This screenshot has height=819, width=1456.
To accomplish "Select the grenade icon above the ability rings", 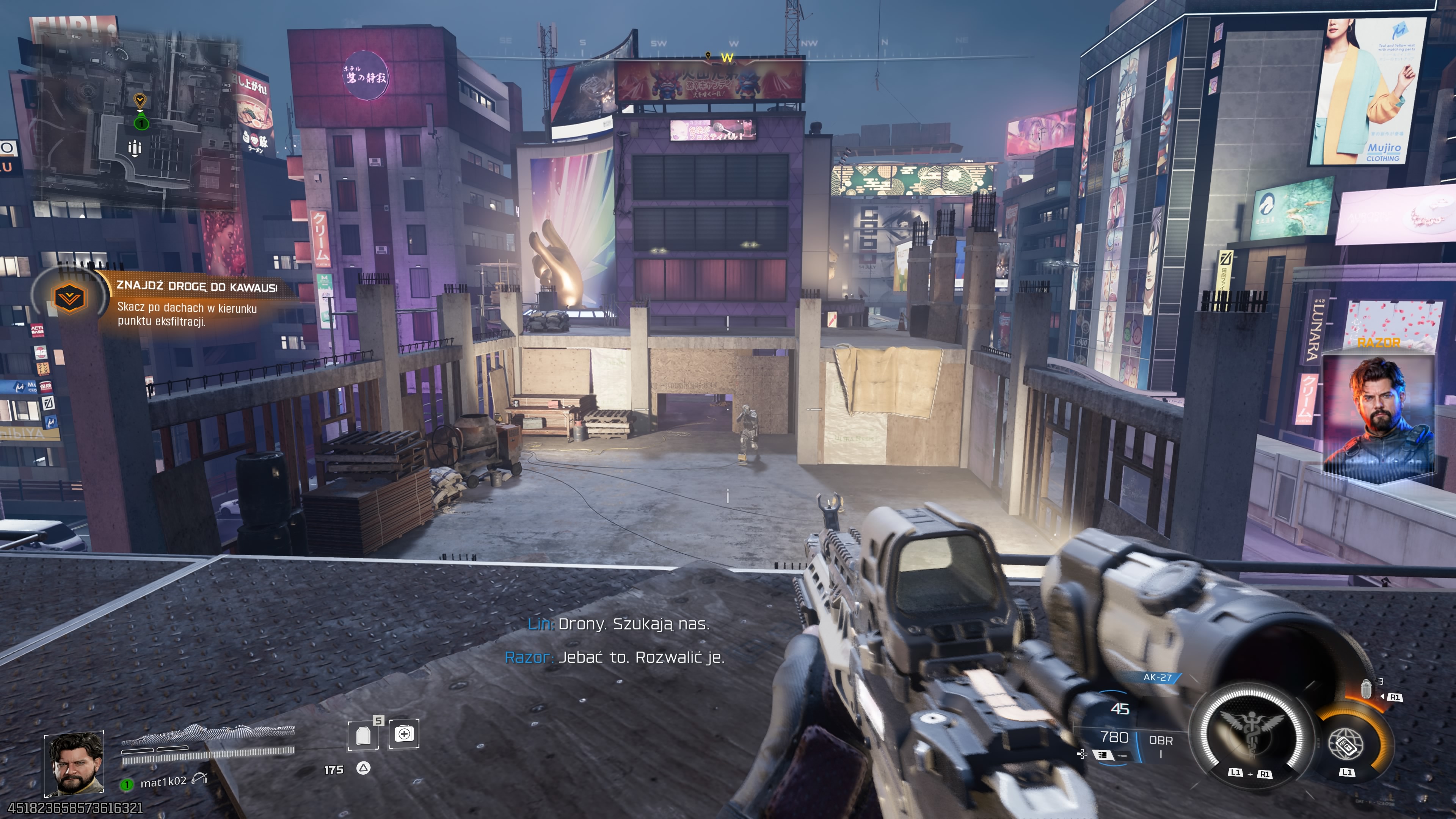I will 1367,689.
